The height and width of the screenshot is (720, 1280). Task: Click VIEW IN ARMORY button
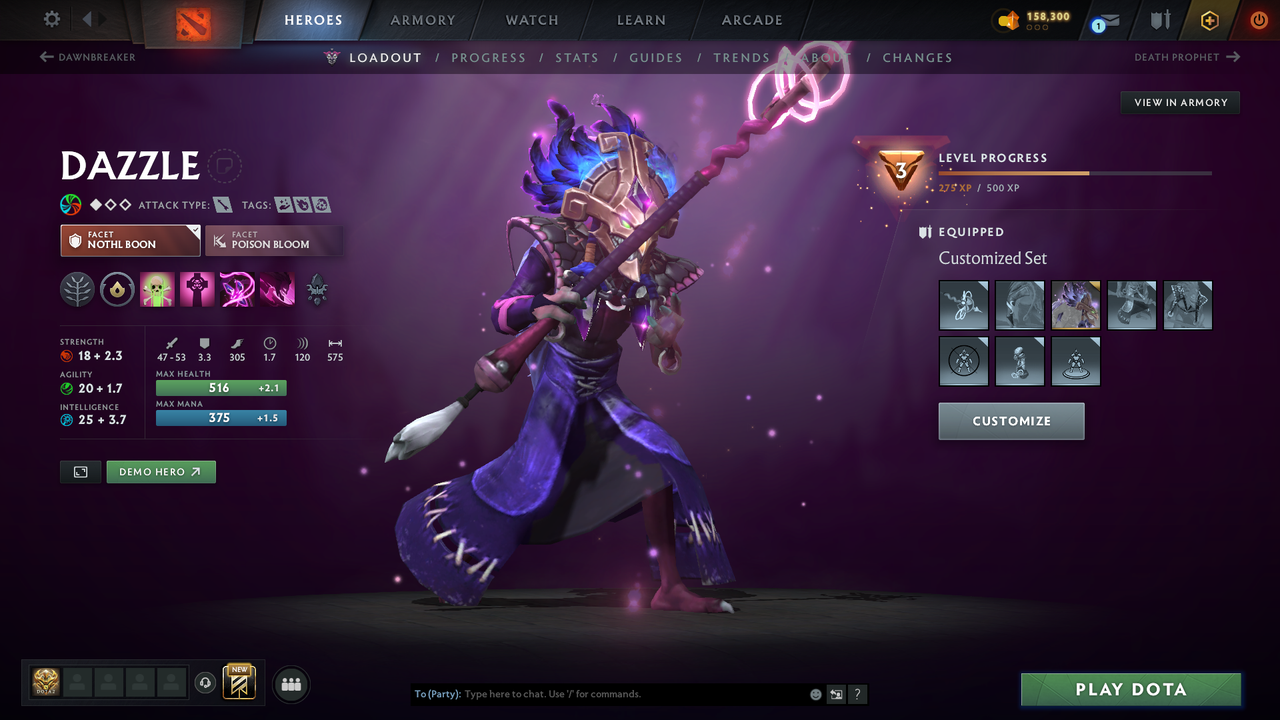1179,102
